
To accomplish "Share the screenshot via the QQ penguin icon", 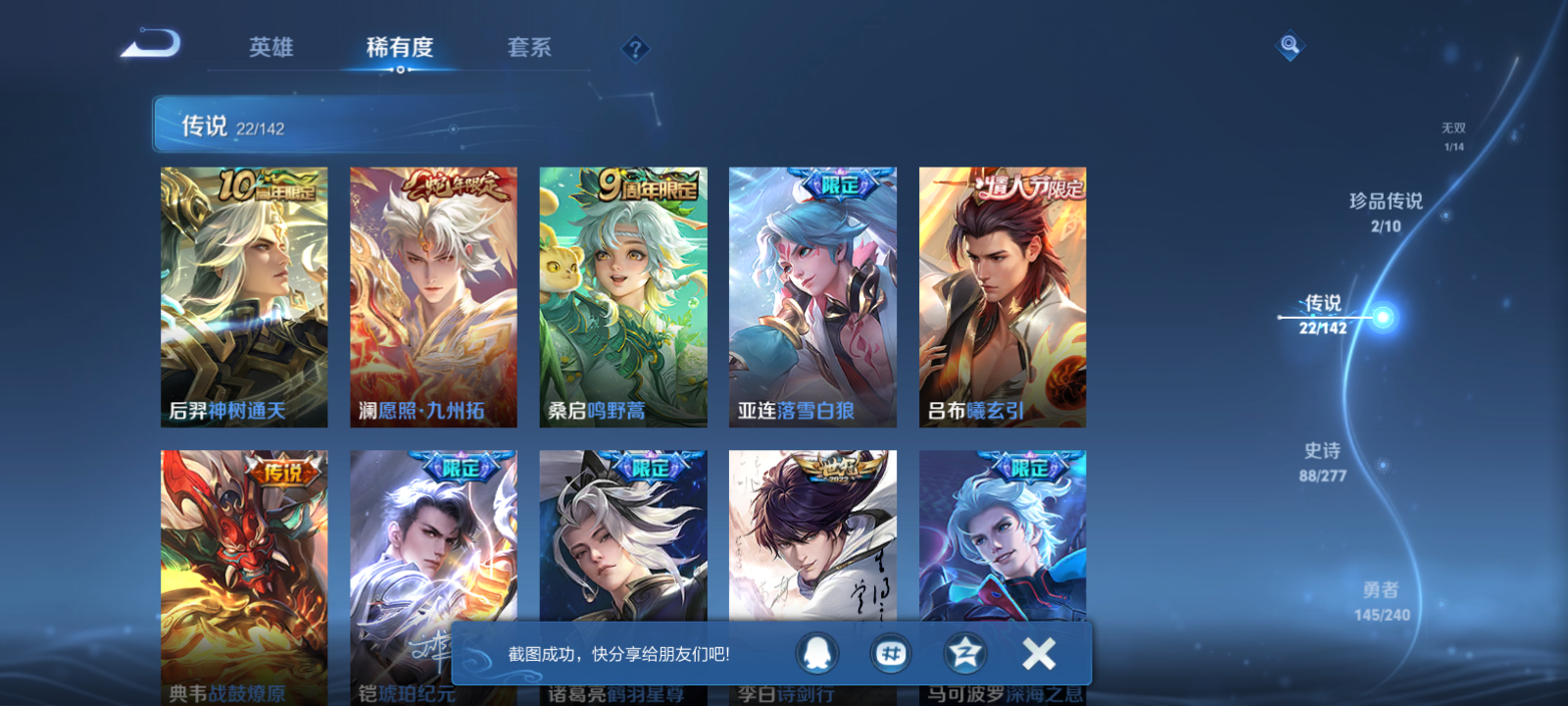I will point(818,651).
